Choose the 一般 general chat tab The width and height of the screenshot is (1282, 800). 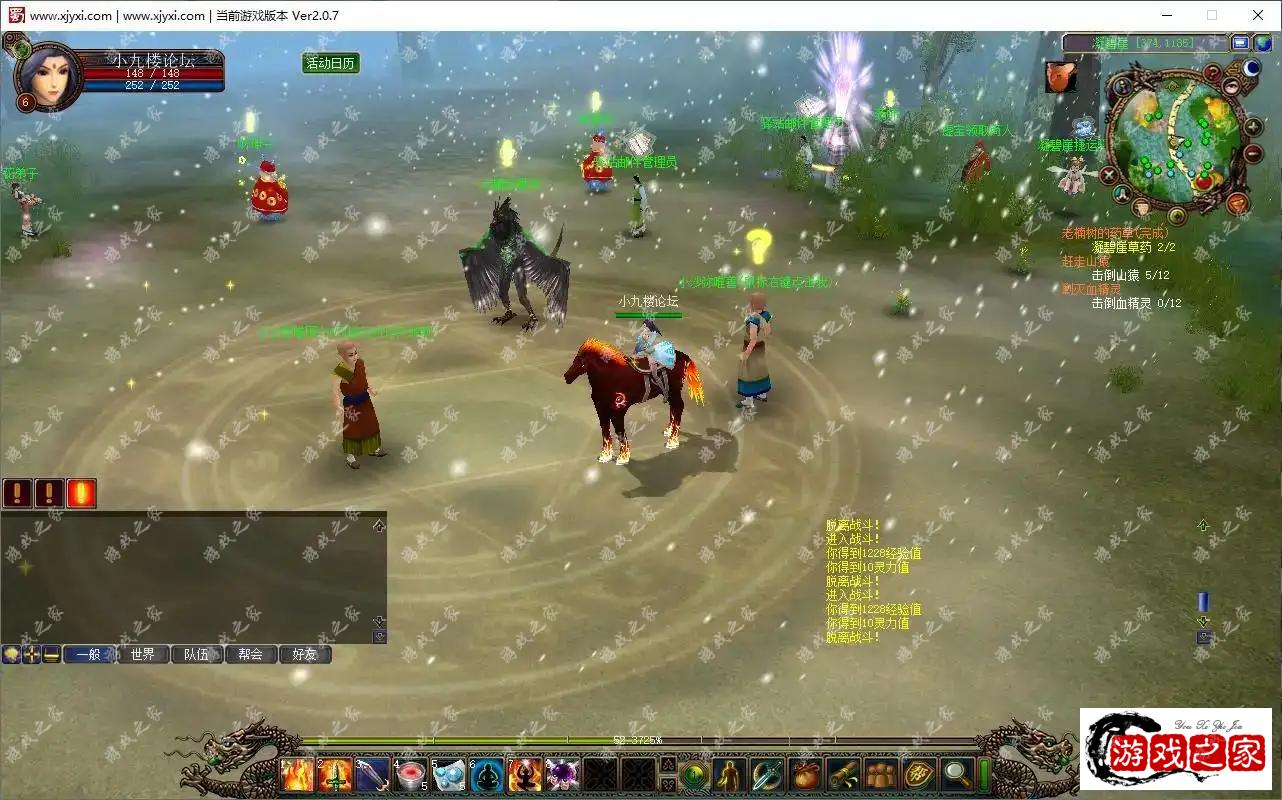tap(88, 655)
